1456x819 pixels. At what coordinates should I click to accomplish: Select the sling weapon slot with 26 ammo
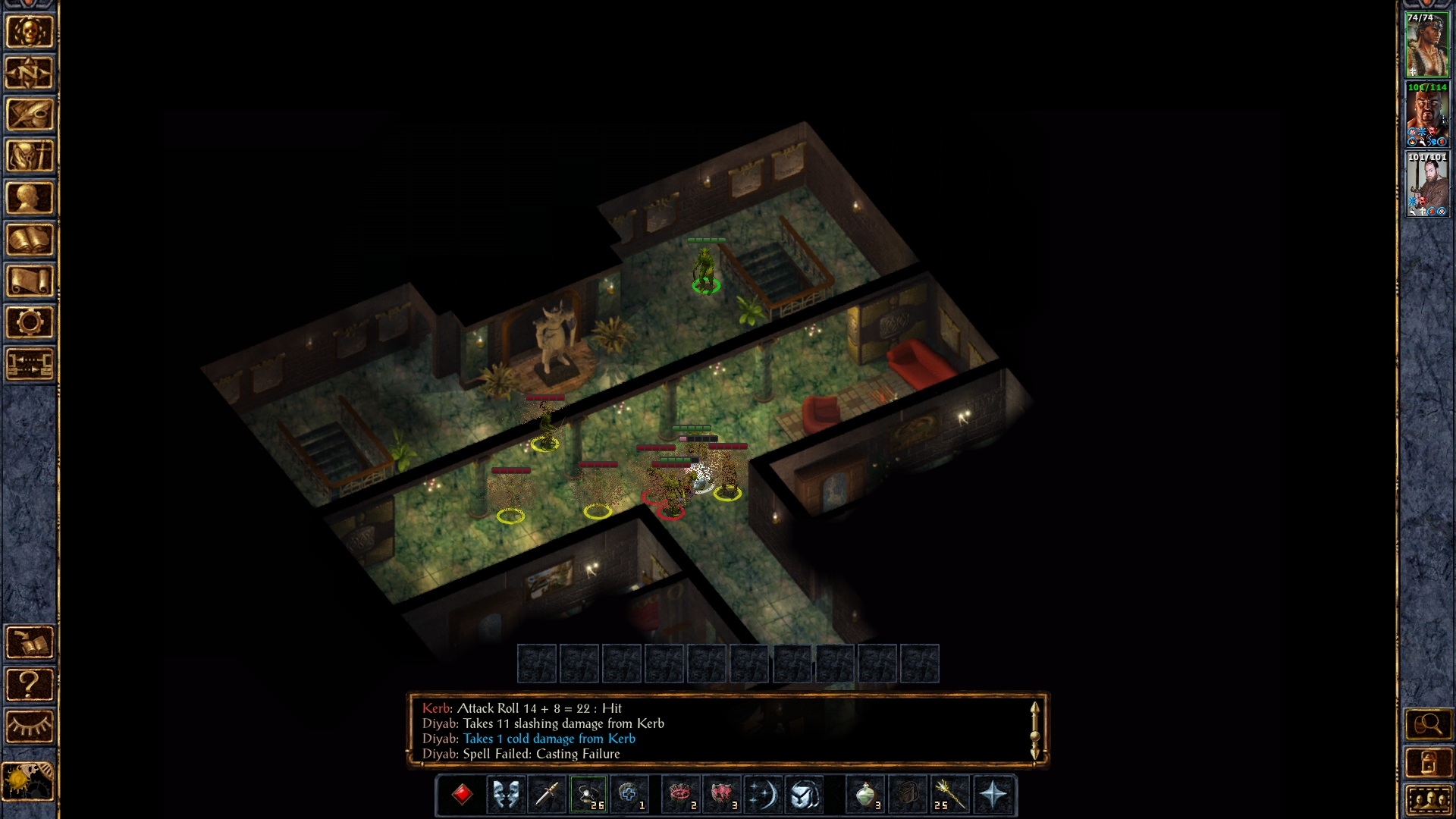pos(588,794)
